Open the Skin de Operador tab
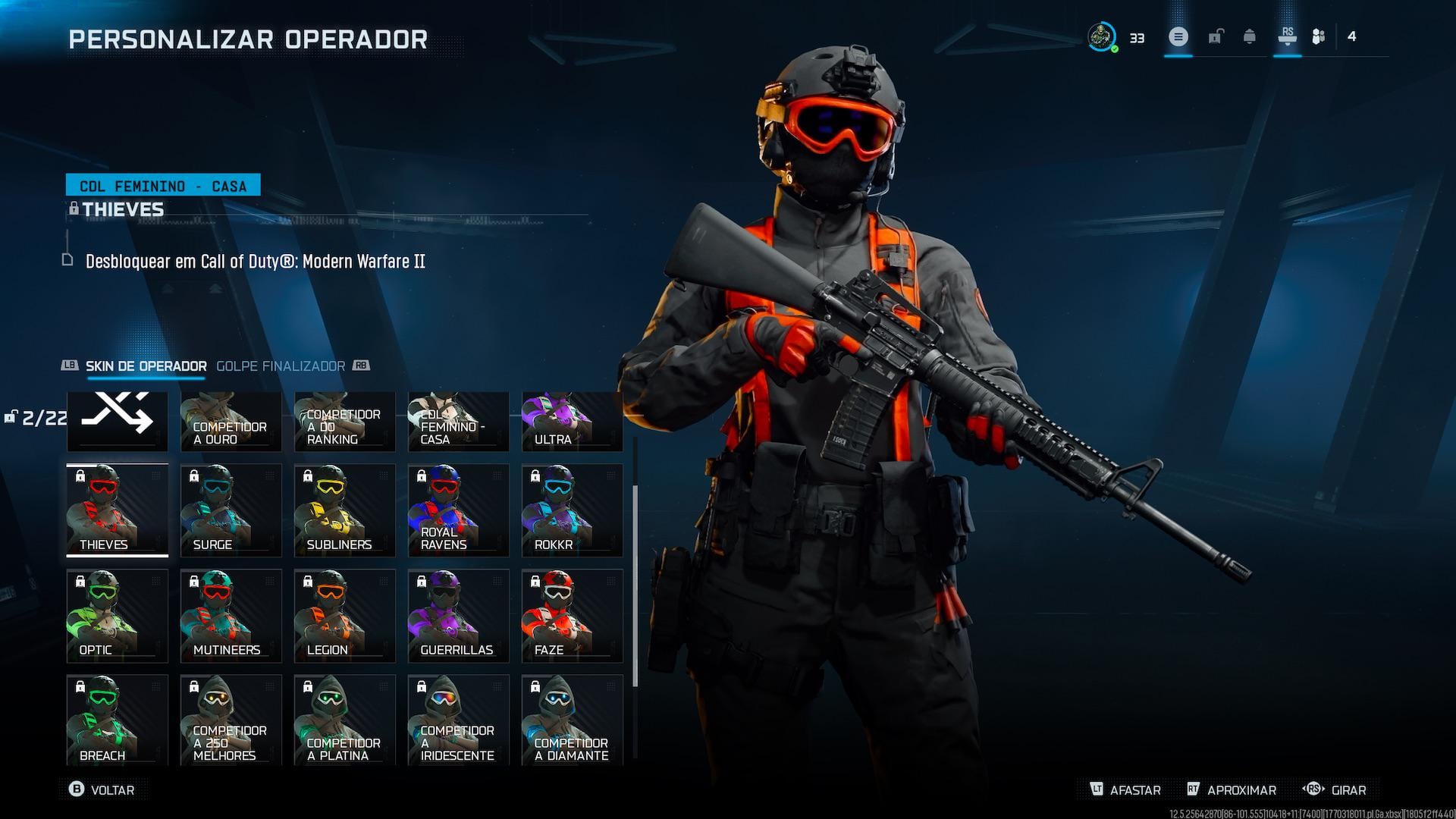1456x819 pixels. click(146, 366)
